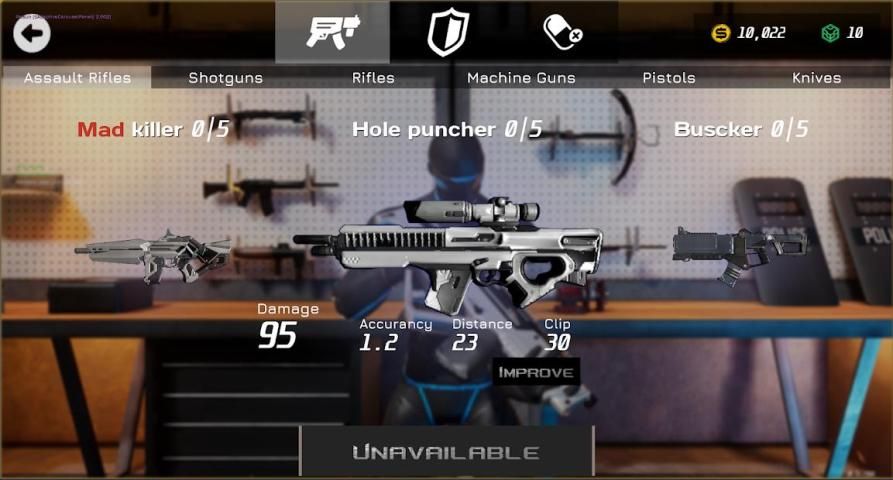893x480 pixels.
Task: Choose the Buscker rifle
Action: [739, 250]
